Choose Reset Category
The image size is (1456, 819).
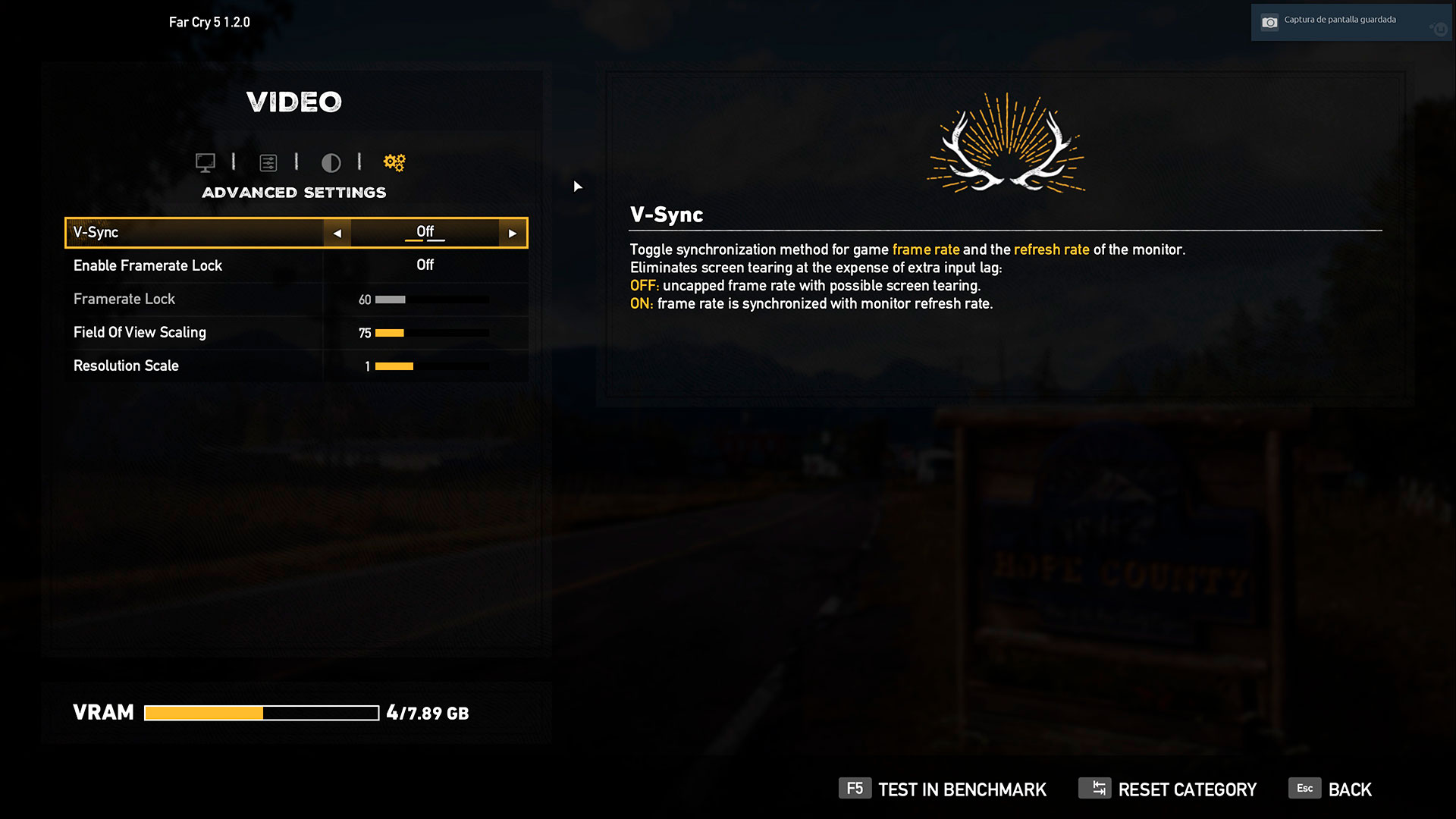coord(1168,789)
